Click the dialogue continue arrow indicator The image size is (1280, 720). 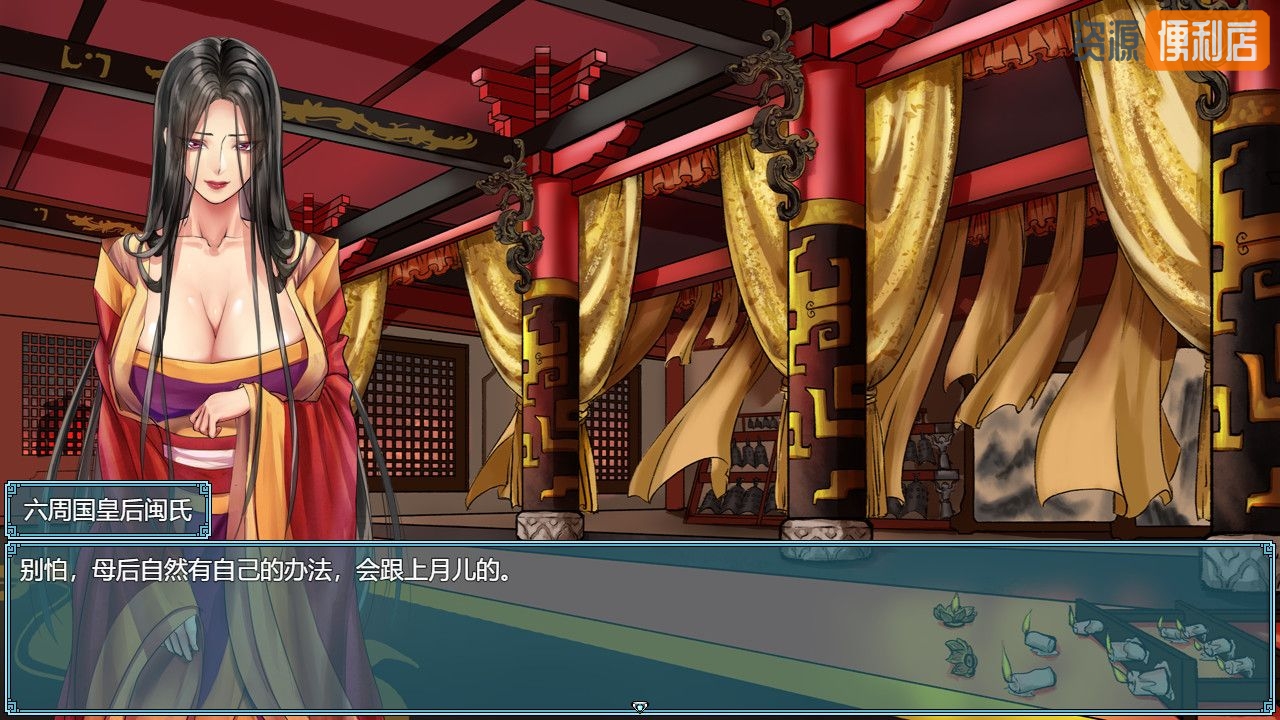click(x=640, y=707)
